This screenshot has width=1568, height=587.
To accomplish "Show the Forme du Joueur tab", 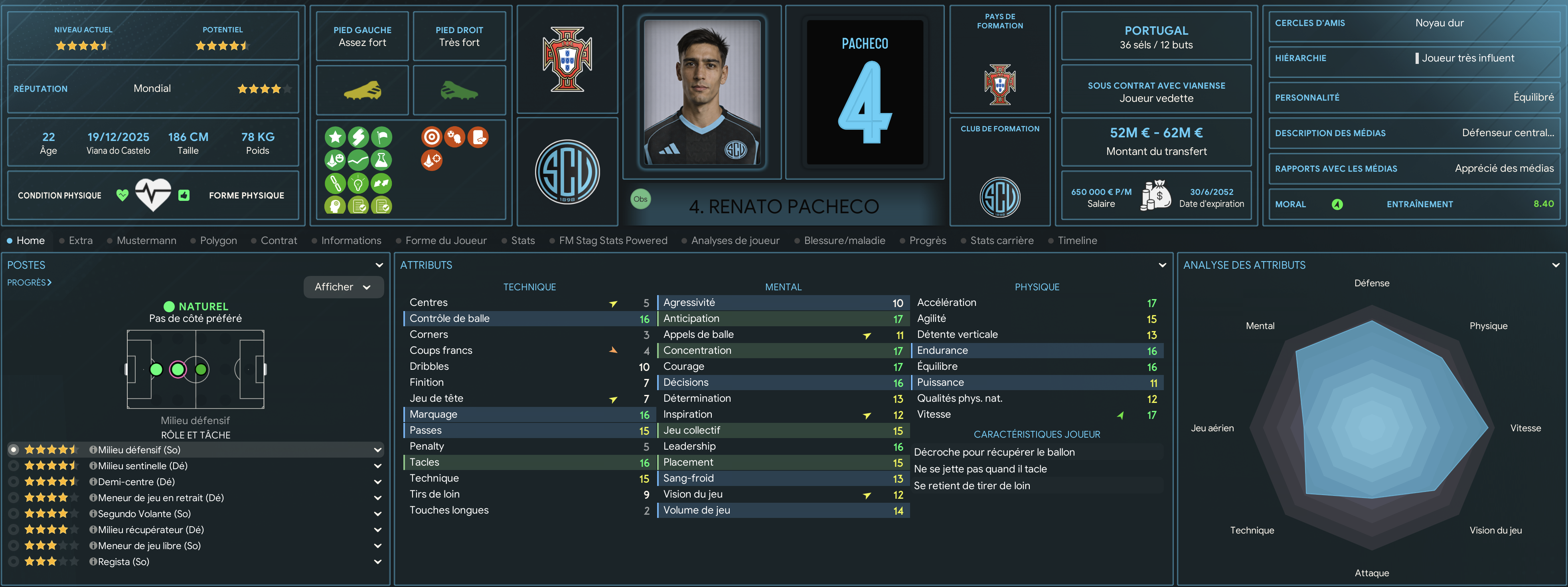I will (446, 240).
